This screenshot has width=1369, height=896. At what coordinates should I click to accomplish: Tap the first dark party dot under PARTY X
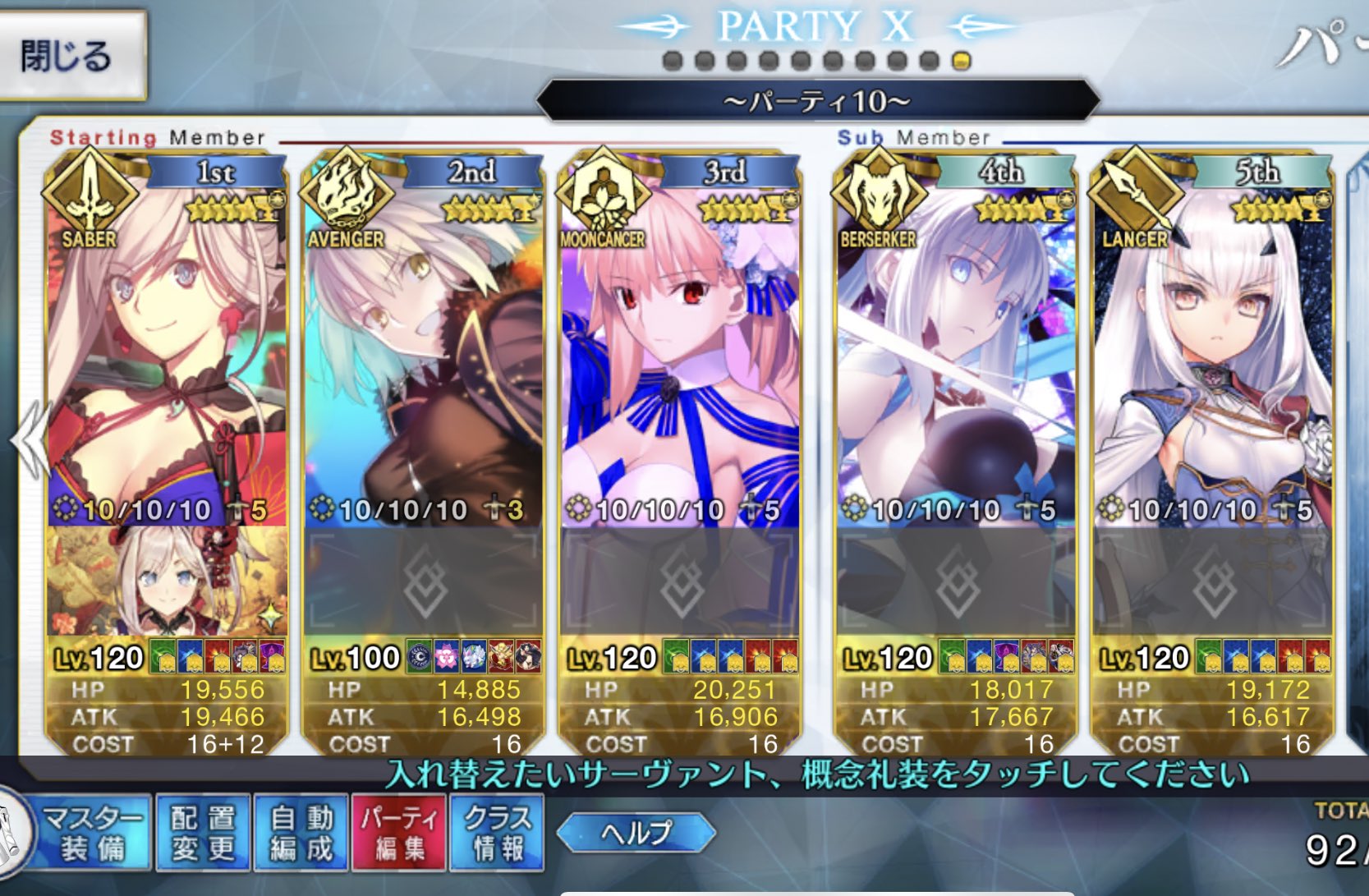(671, 60)
